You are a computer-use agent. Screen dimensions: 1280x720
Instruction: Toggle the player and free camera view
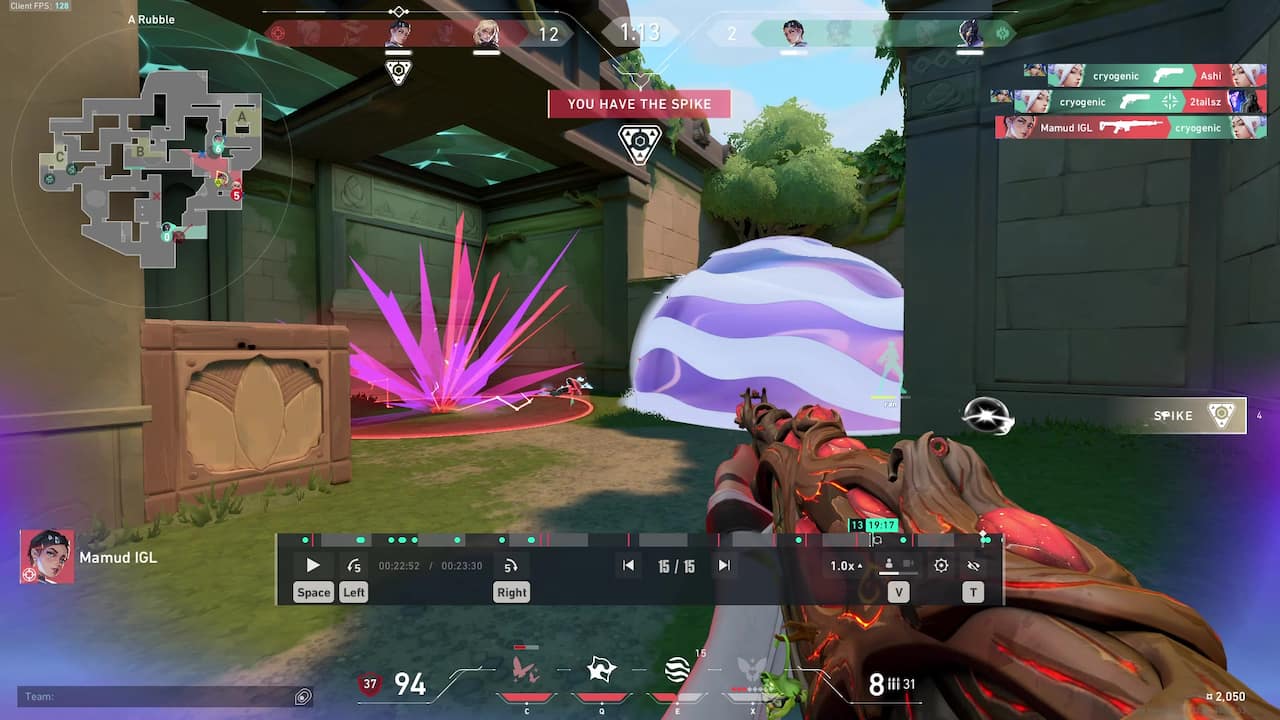point(897,566)
